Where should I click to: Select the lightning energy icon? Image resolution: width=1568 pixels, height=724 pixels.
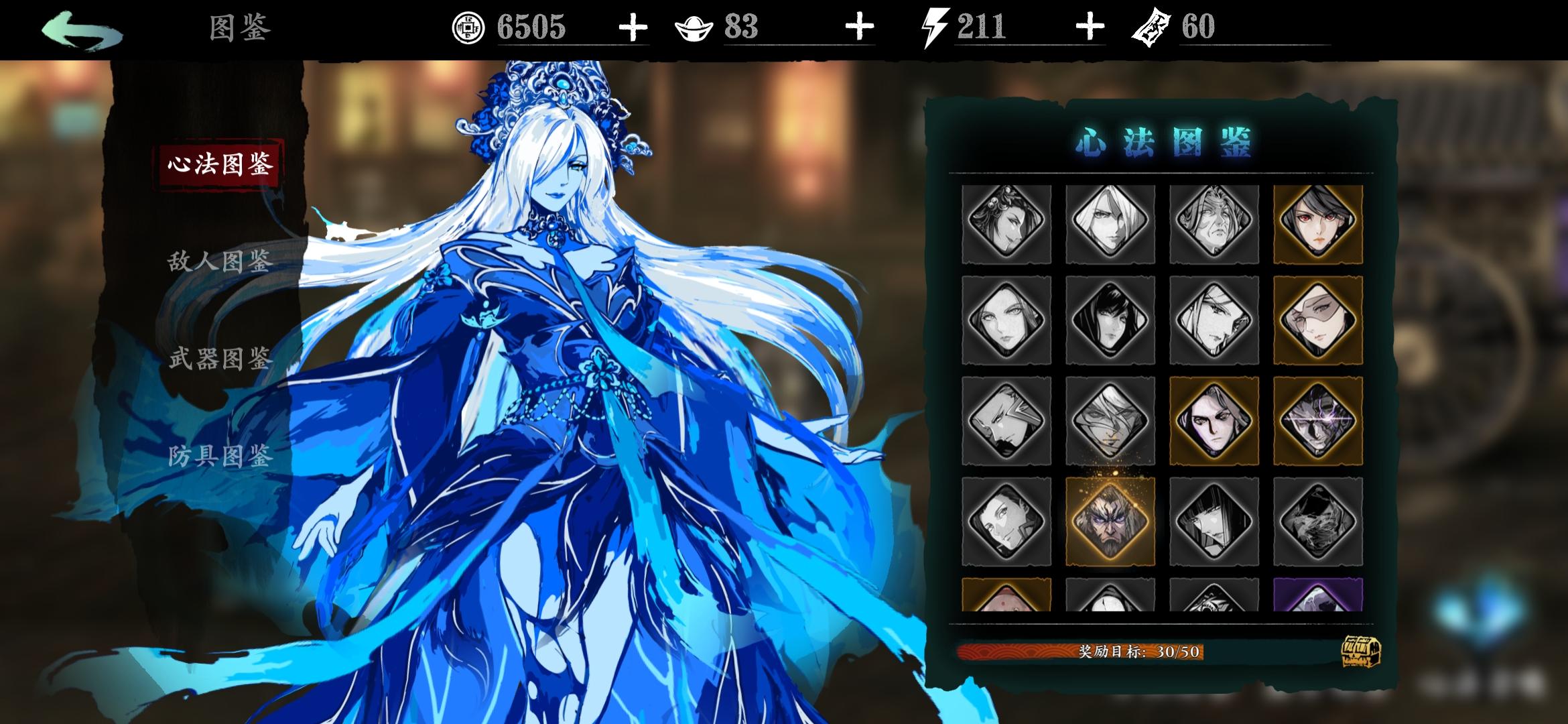click(x=931, y=27)
